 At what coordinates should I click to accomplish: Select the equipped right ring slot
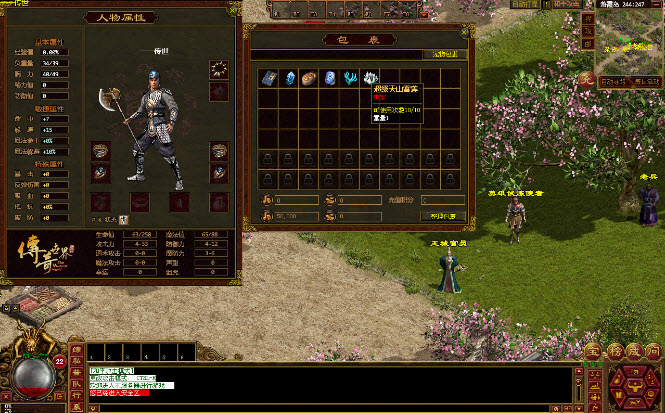(218, 172)
